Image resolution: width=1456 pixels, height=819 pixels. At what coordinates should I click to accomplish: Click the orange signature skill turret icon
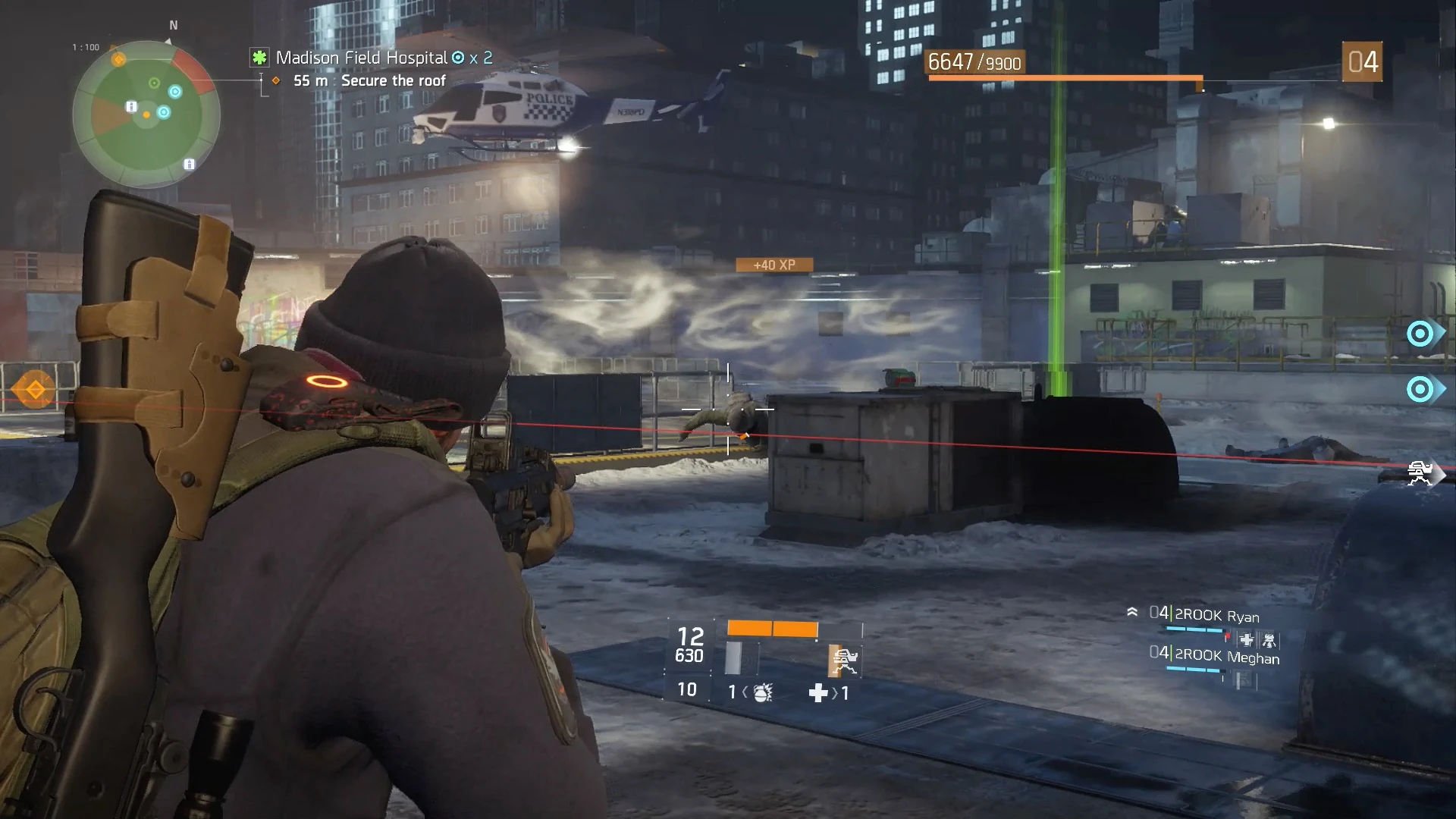point(843,660)
